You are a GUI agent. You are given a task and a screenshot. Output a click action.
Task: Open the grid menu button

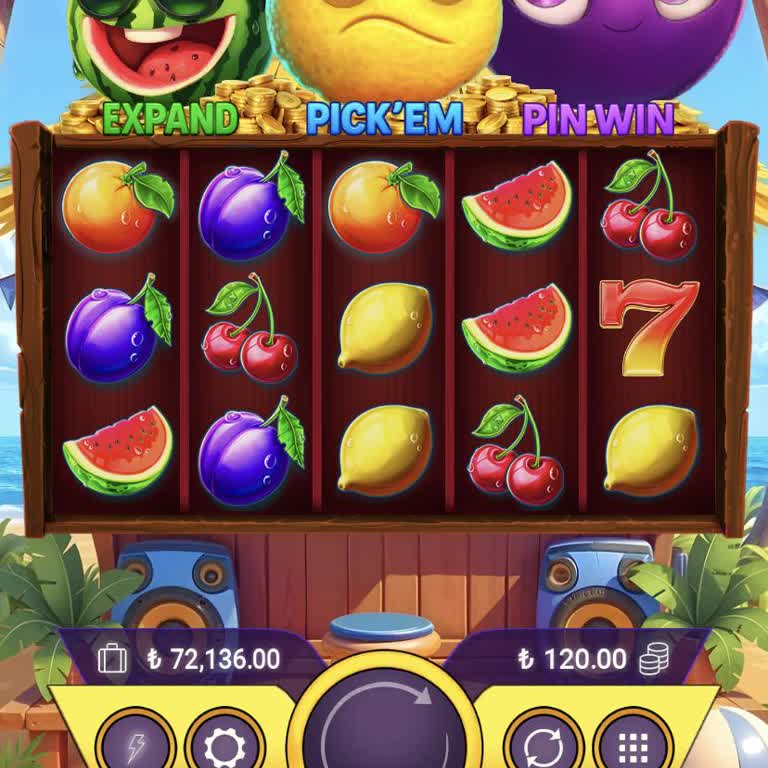pyautogui.click(x=631, y=745)
